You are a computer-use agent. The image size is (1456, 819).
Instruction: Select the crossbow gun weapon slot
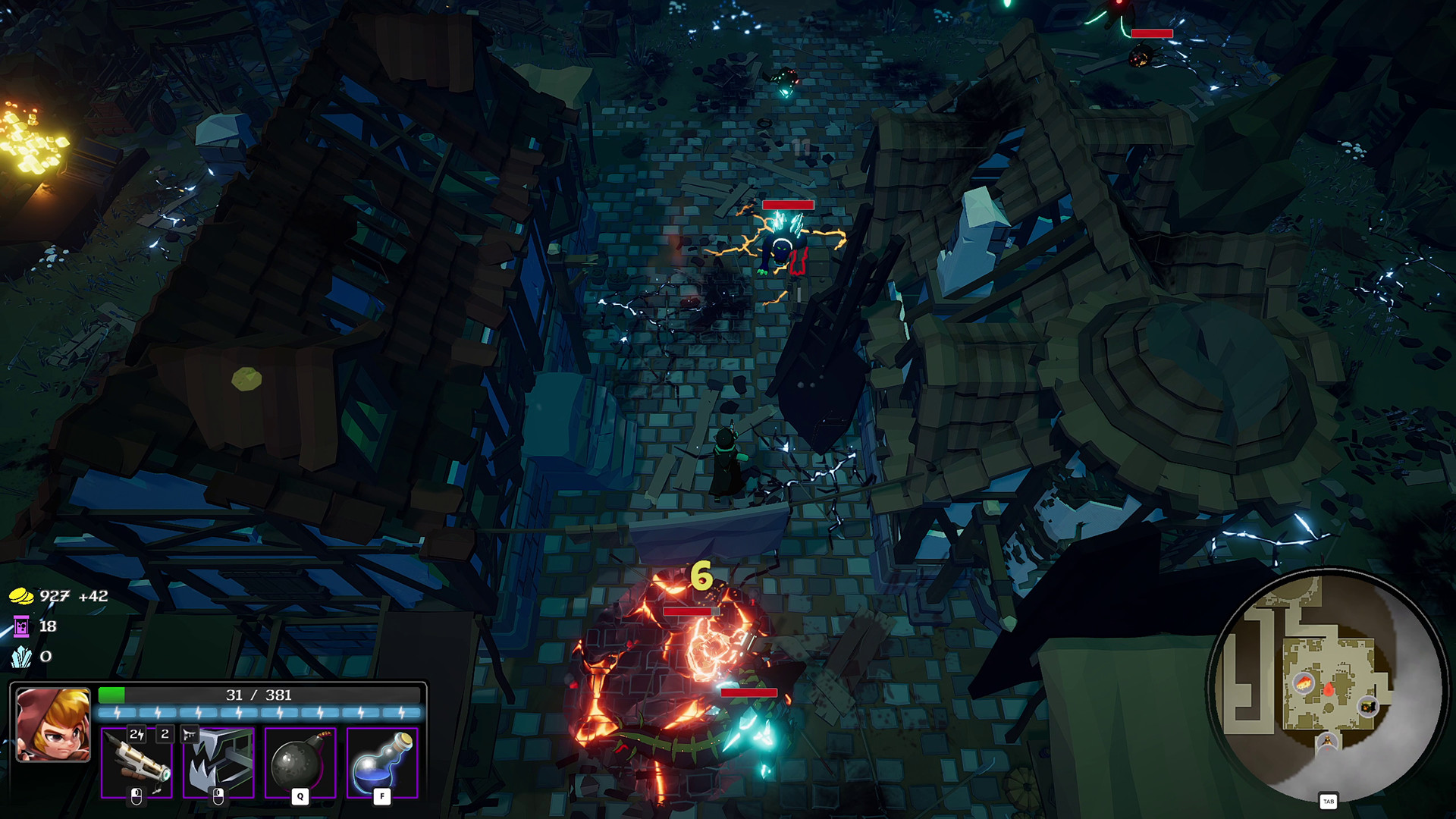pyautogui.click(x=137, y=763)
